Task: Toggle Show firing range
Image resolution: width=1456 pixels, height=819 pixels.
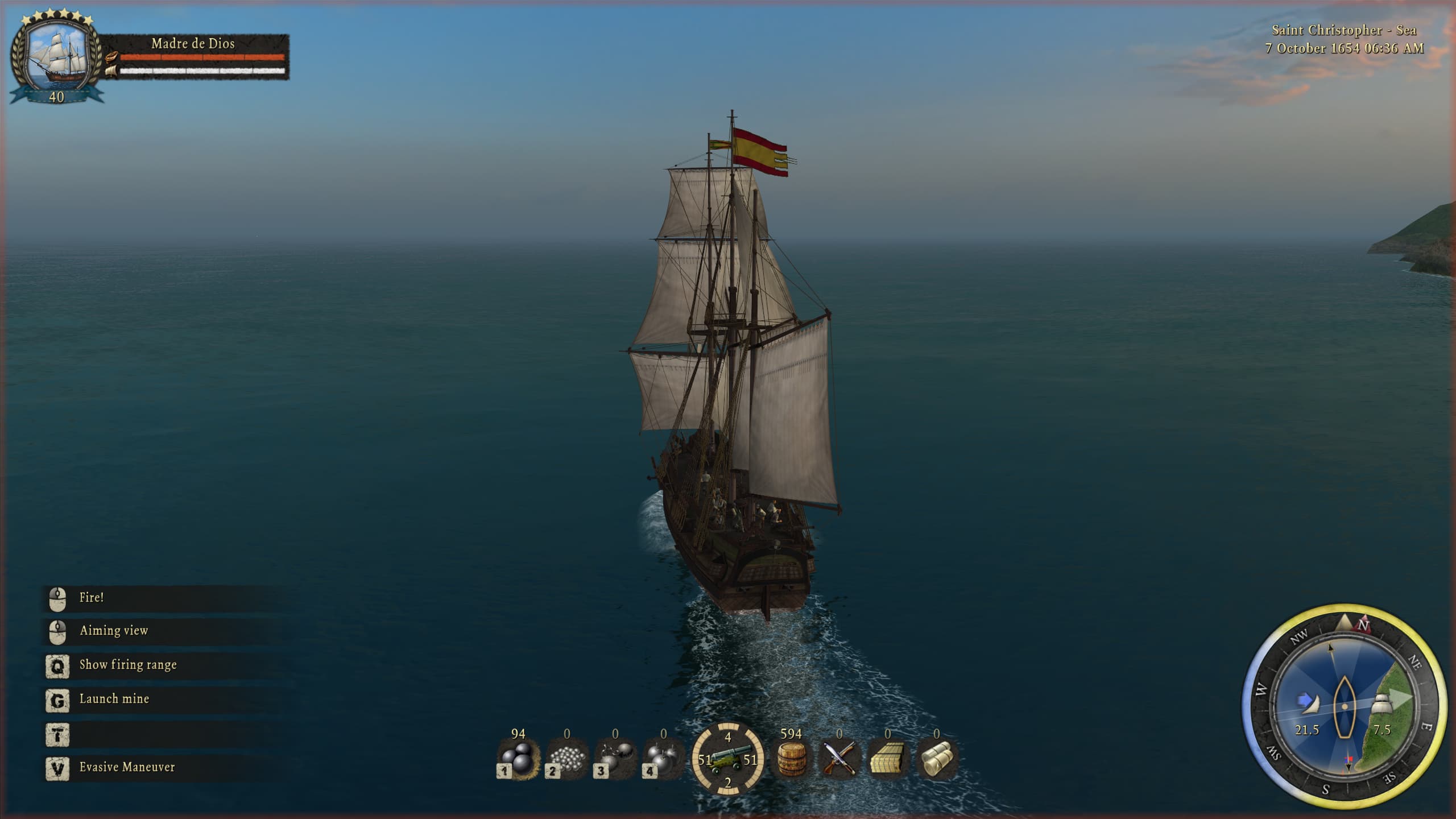Action: (x=129, y=664)
